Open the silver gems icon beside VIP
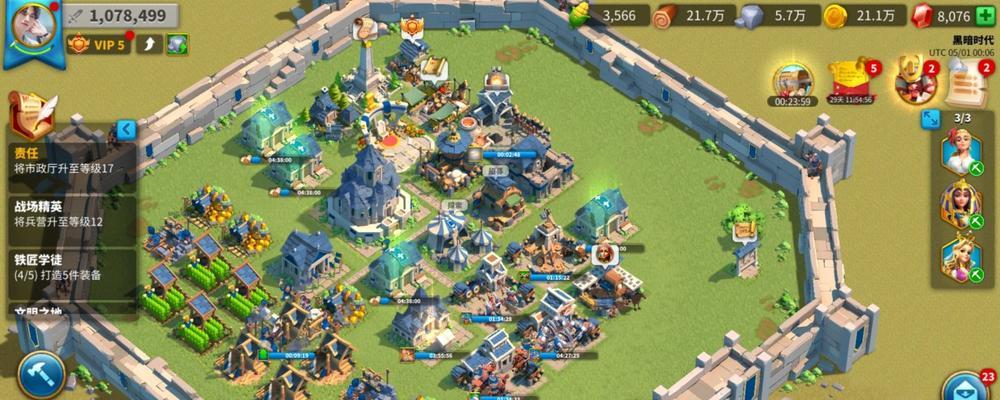The height and width of the screenshot is (400, 1000). (177, 44)
